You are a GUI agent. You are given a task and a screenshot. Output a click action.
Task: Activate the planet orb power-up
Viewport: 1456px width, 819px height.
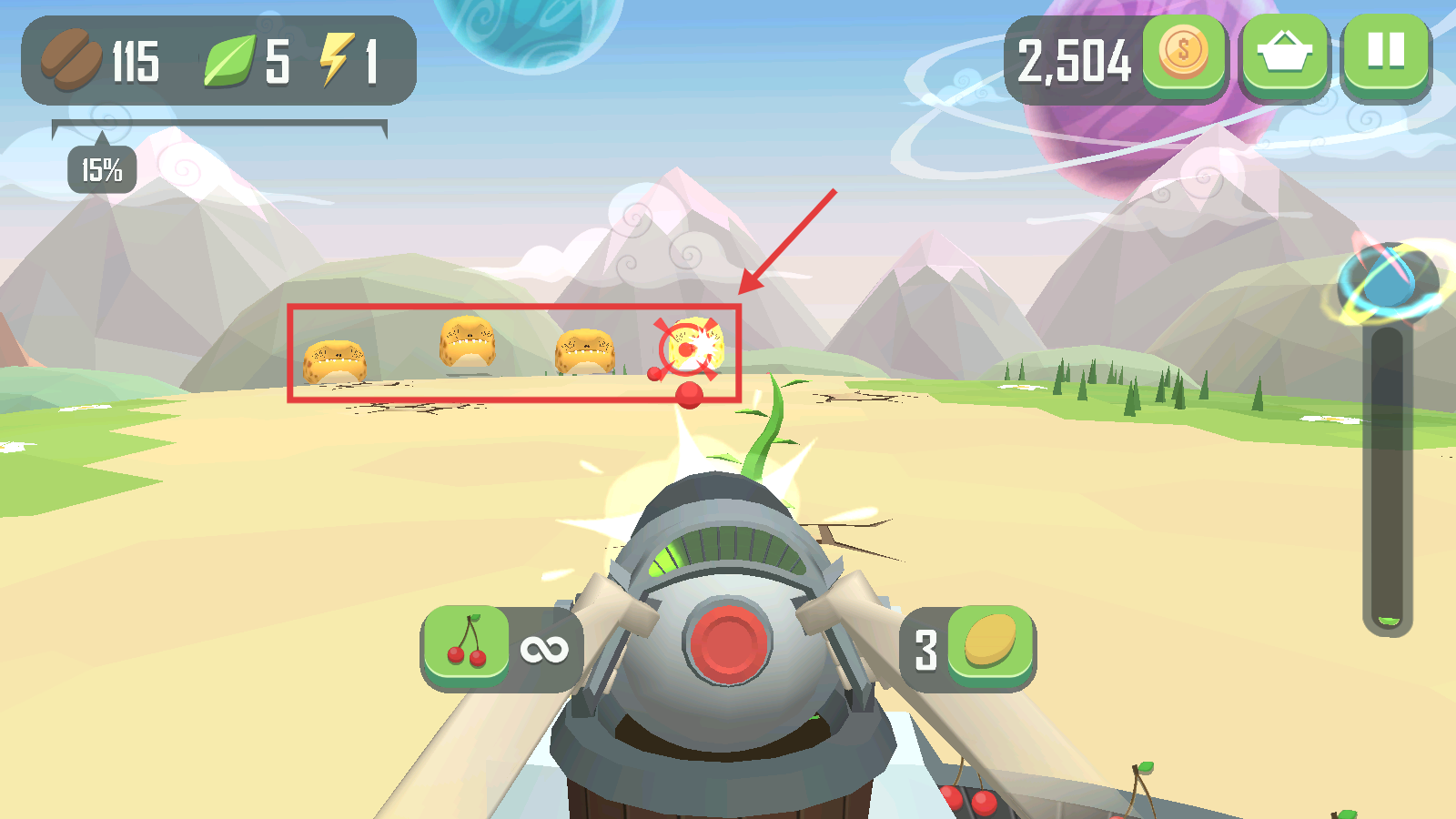1387,282
